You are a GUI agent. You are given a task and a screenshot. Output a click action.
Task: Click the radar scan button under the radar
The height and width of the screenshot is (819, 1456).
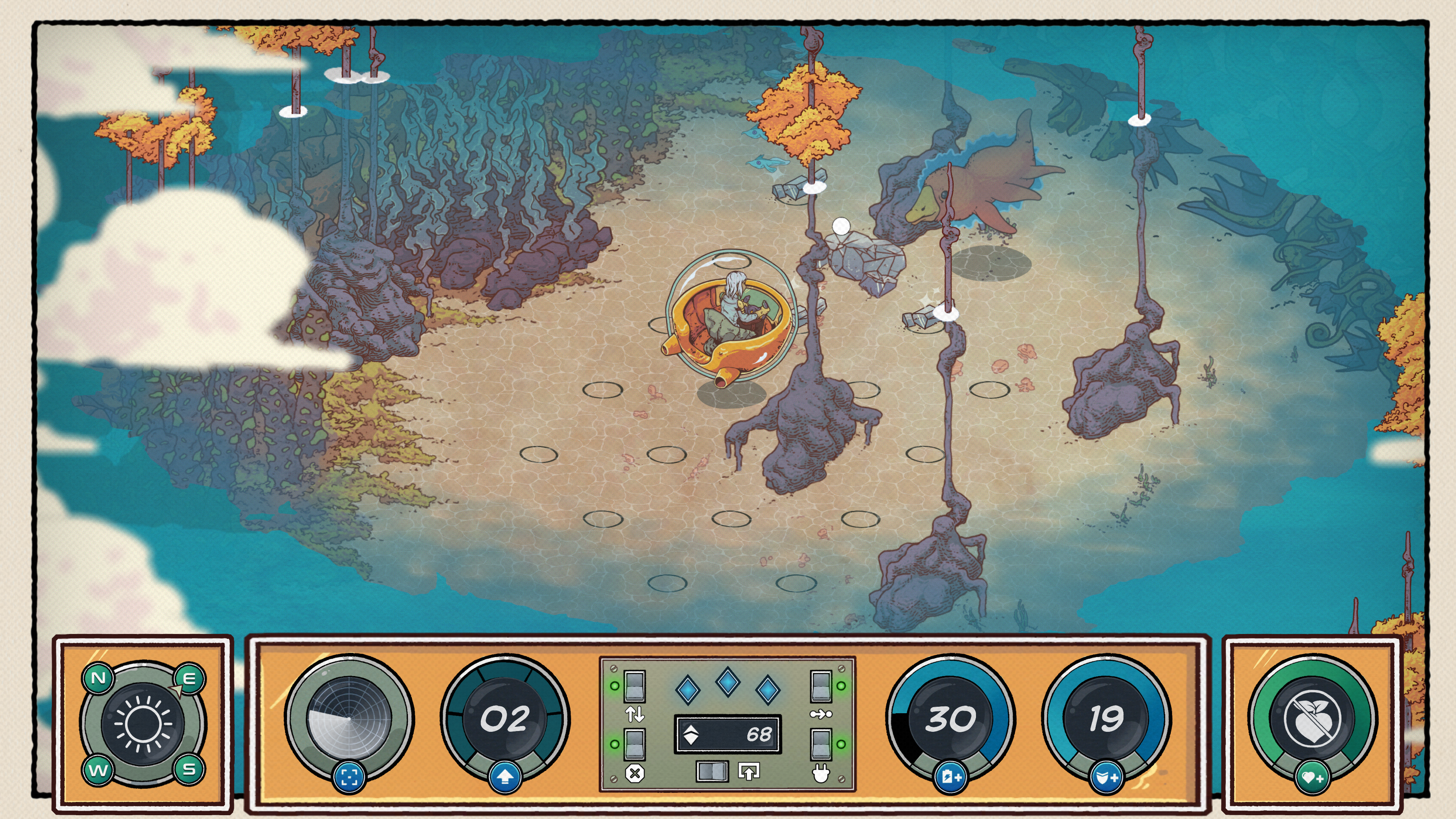[349, 777]
